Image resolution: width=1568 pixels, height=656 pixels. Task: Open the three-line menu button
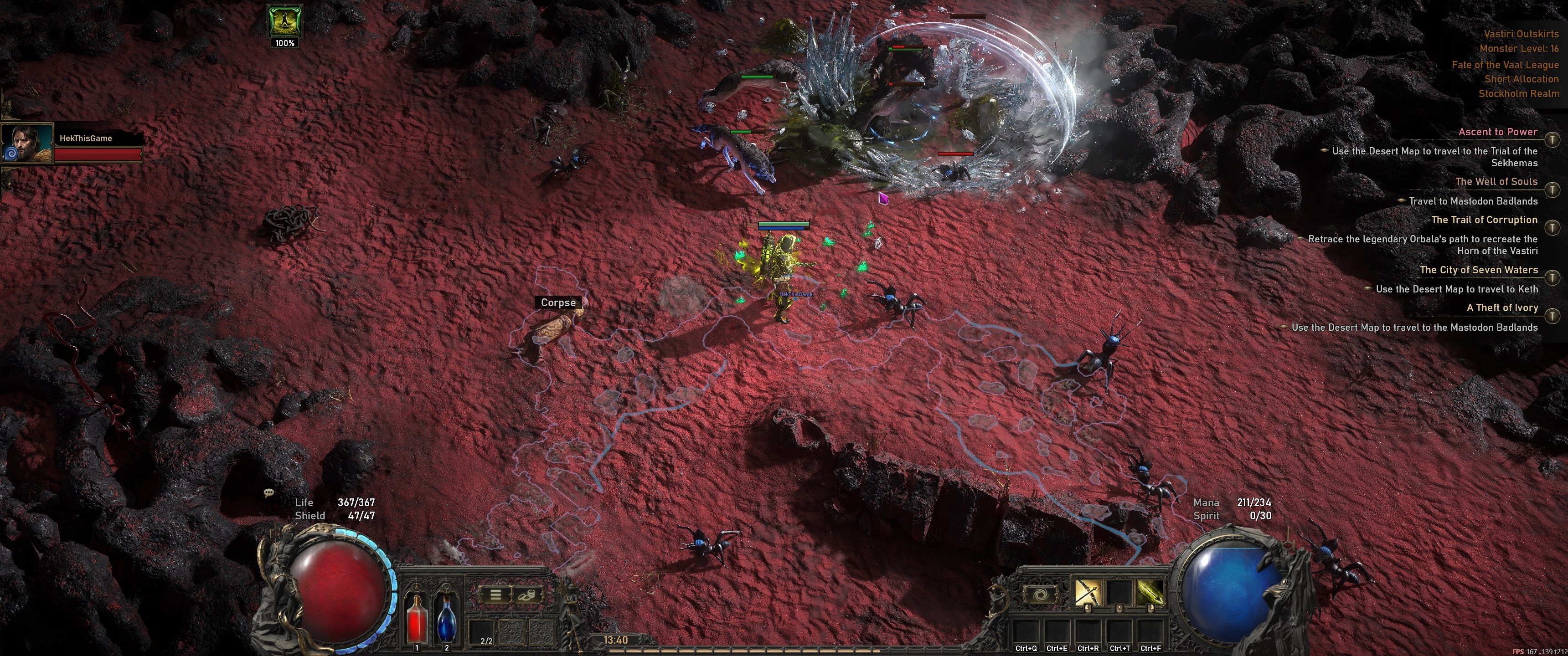(x=495, y=594)
